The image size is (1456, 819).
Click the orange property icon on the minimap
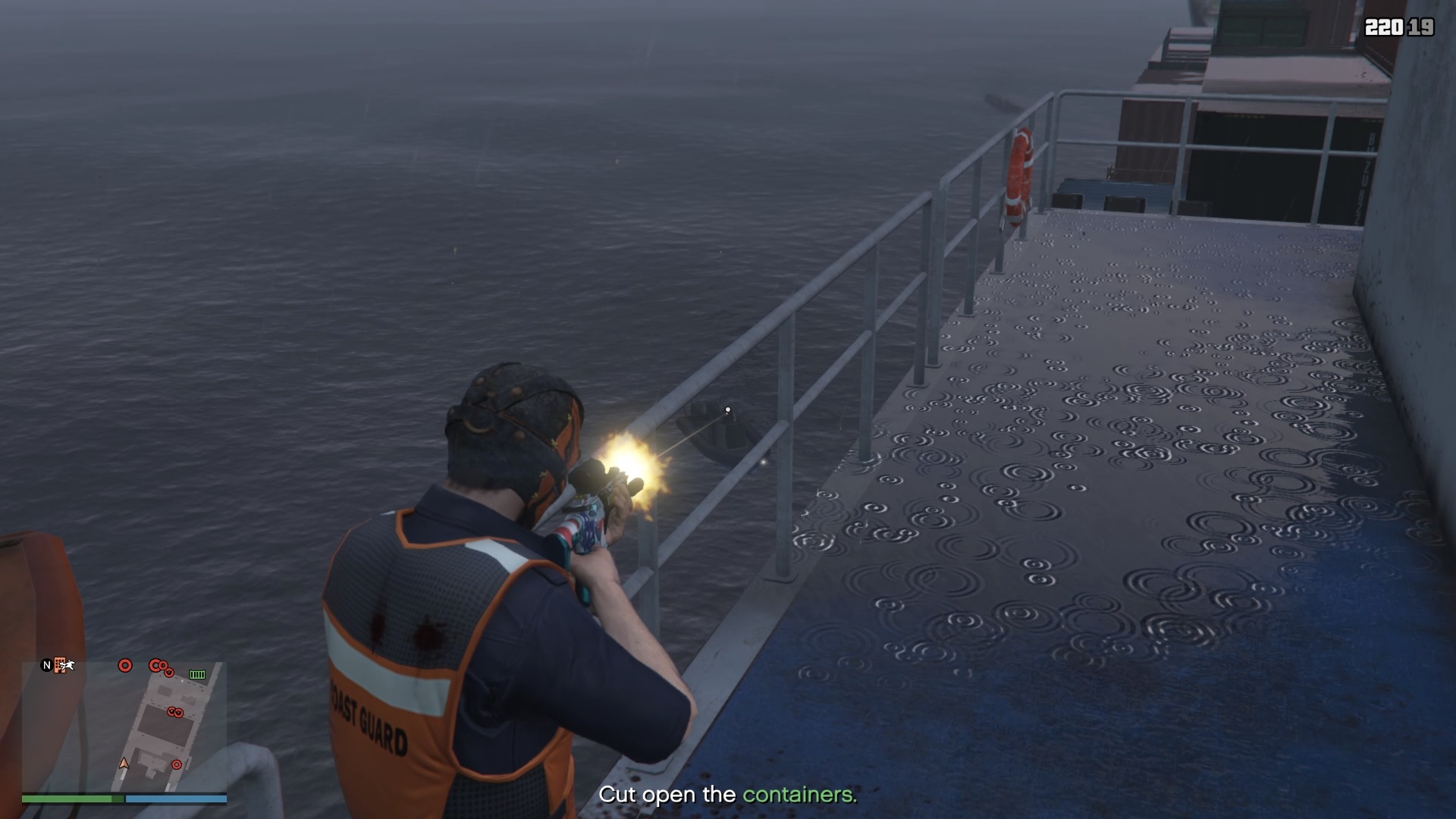pyautogui.click(x=60, y=665)
